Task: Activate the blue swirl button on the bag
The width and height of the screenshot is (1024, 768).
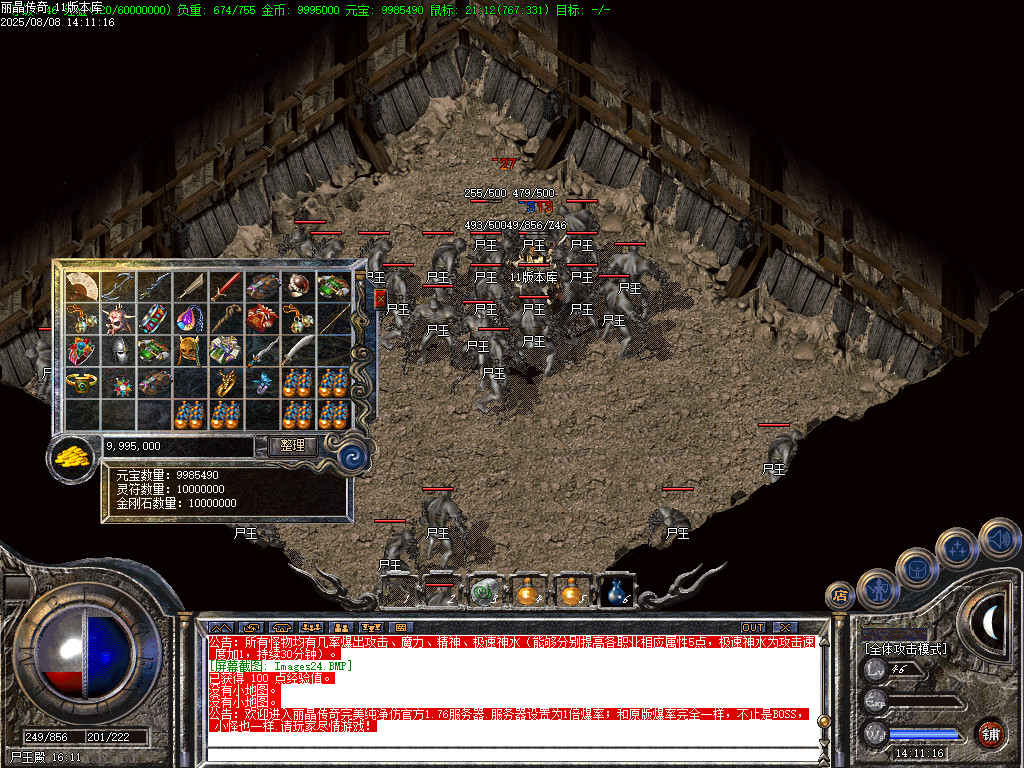Action: tap(352, 456)
